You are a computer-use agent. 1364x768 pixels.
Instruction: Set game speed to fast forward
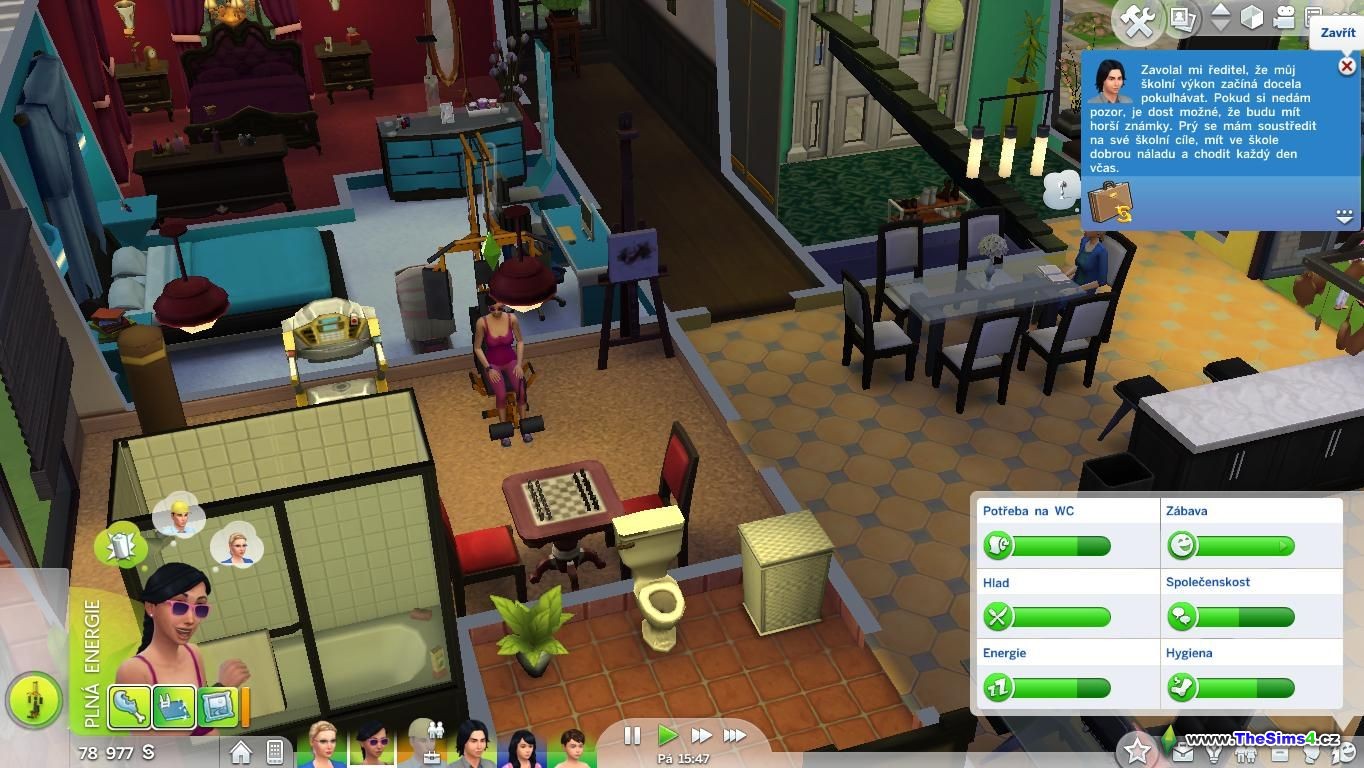coord(701,736)
